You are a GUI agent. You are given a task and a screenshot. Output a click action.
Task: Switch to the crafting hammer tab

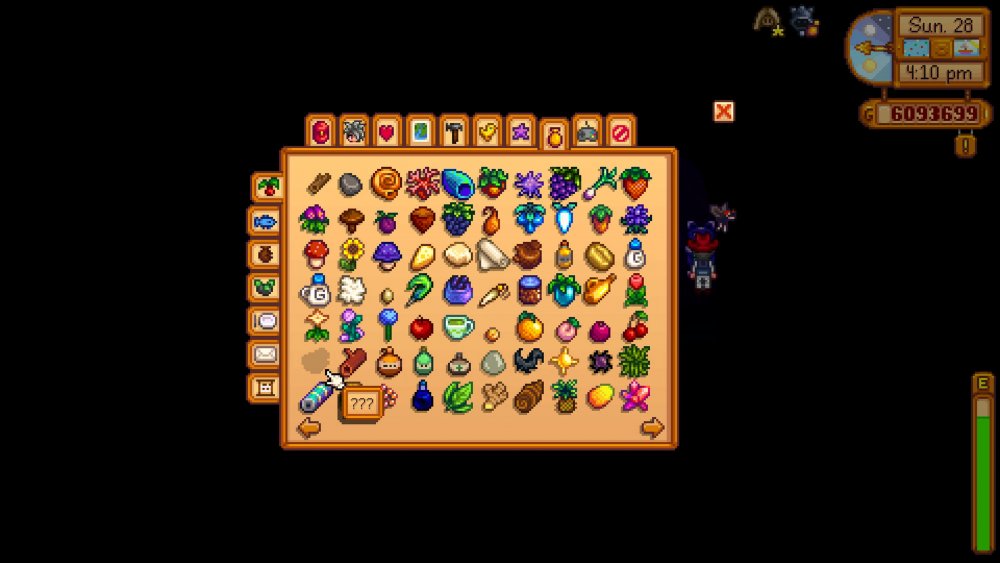tap(454, 131)
